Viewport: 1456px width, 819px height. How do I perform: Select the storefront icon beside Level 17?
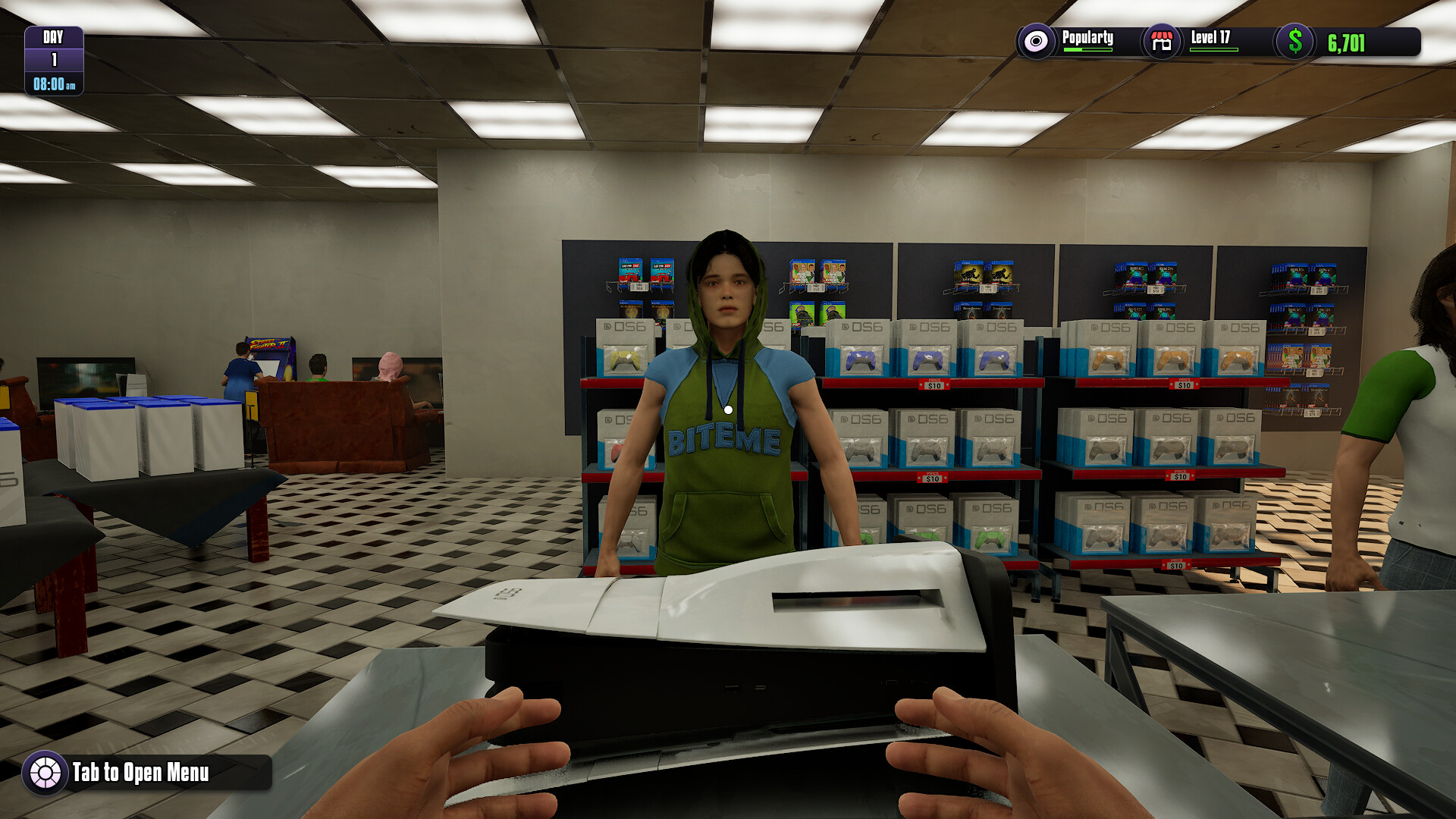1162,42
